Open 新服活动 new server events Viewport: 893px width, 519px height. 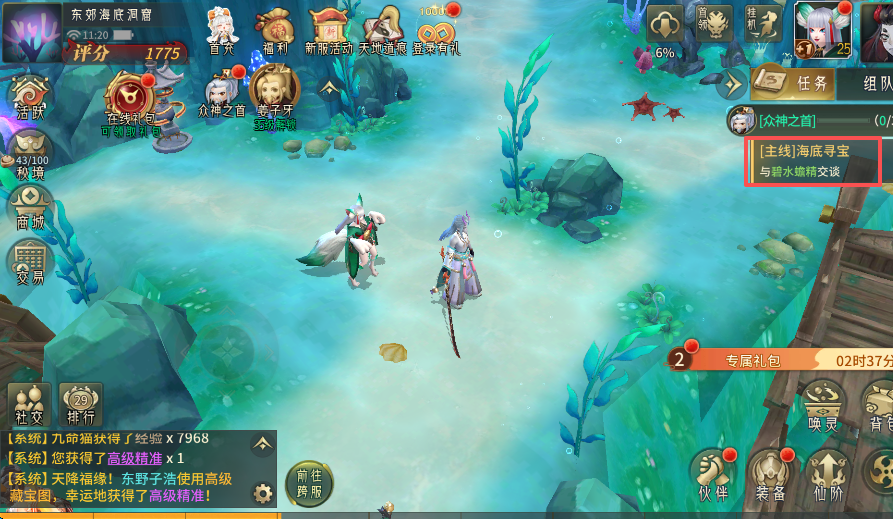[328, 29]
